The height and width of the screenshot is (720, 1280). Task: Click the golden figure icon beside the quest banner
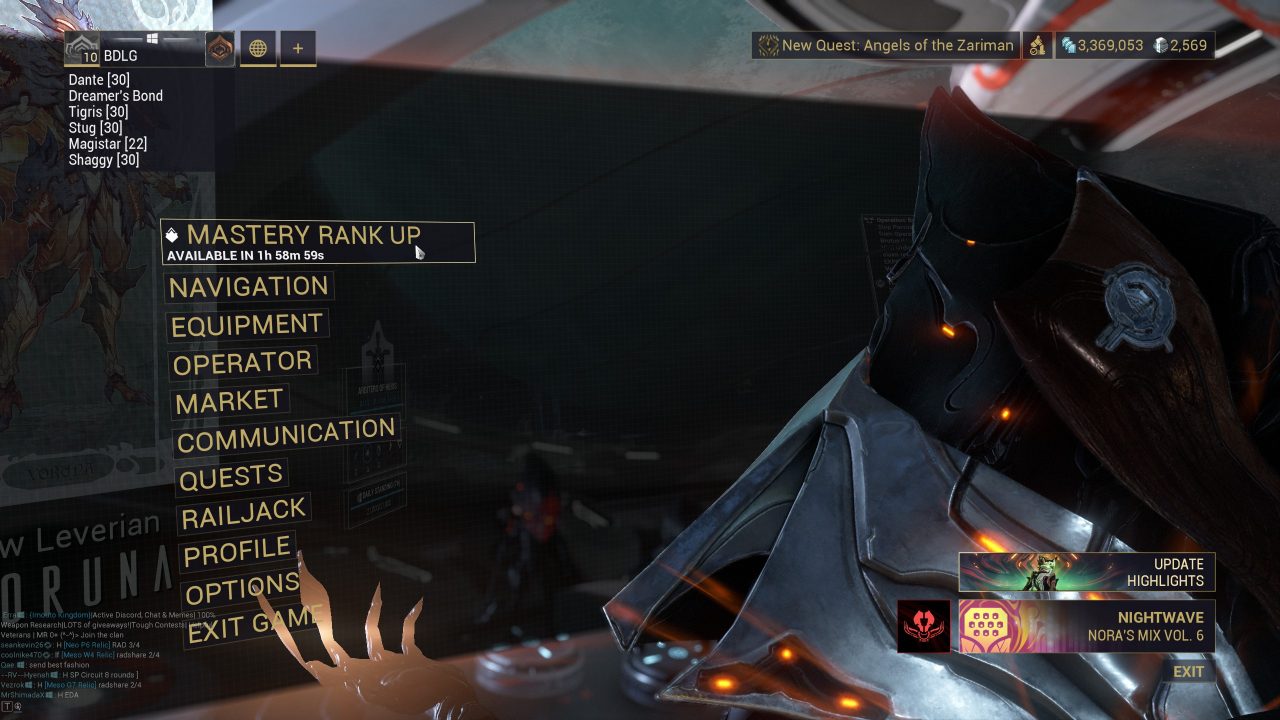click(1036, 46)
